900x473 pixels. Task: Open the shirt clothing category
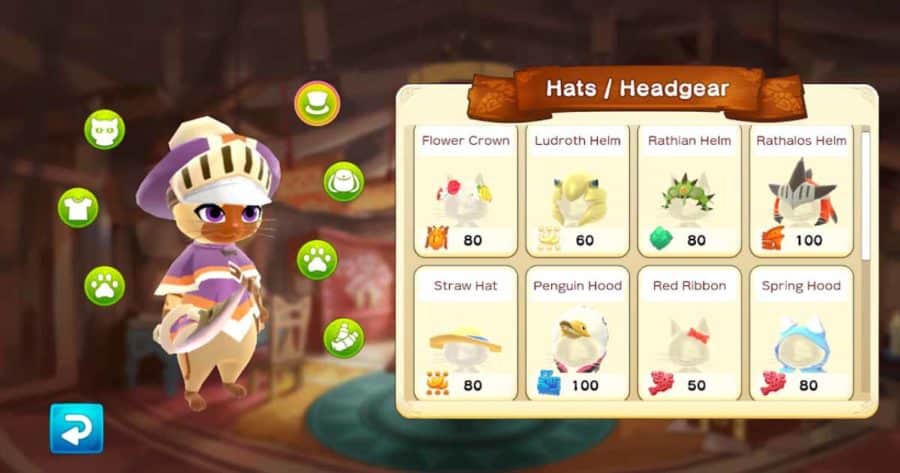(x=78, y=207)
